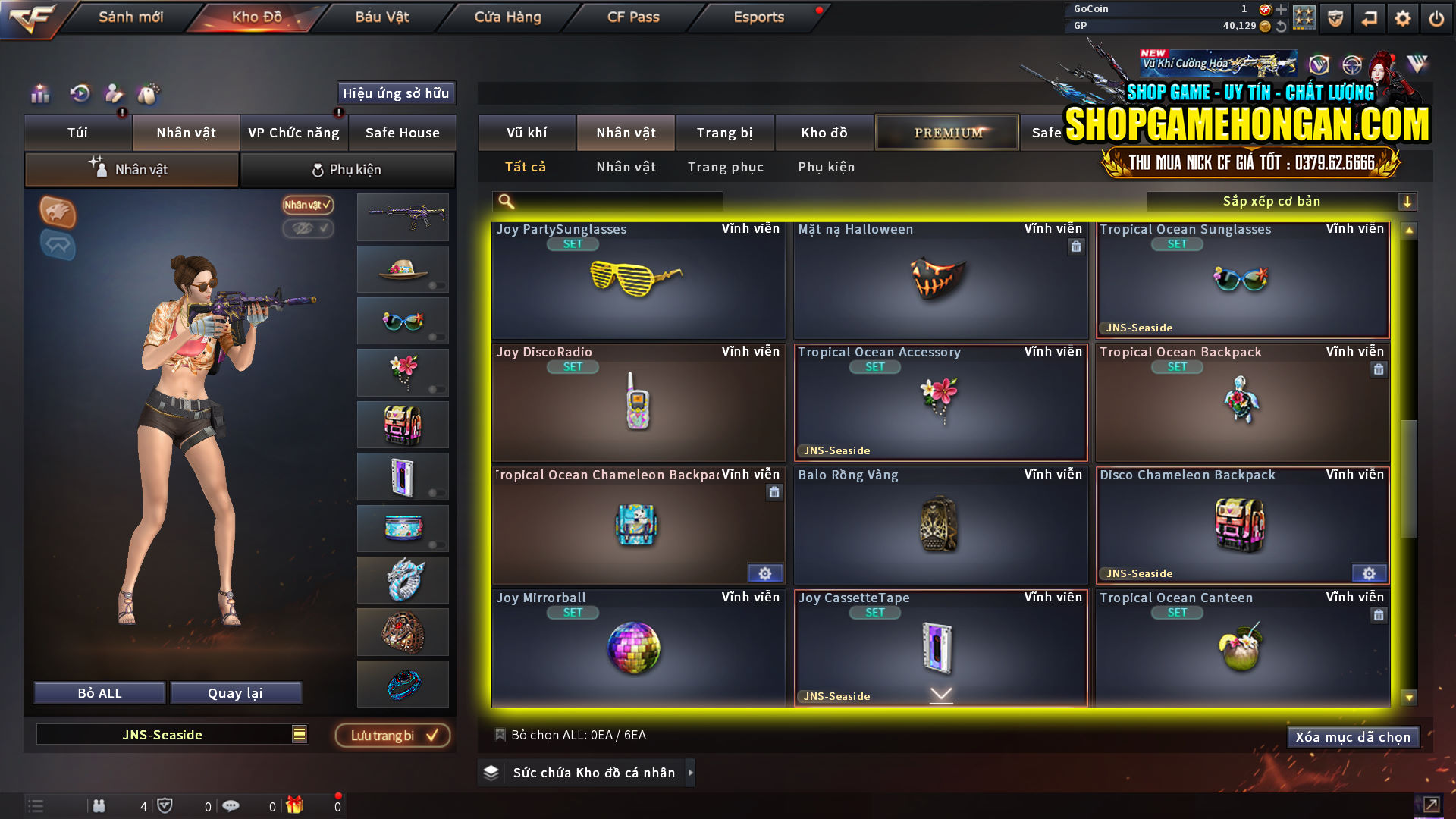This screenshot has height=819, width=1456.
Task: Click the name tag icon in the top-left toolbar
Action: pyautogui.click(x=149, y=93)
